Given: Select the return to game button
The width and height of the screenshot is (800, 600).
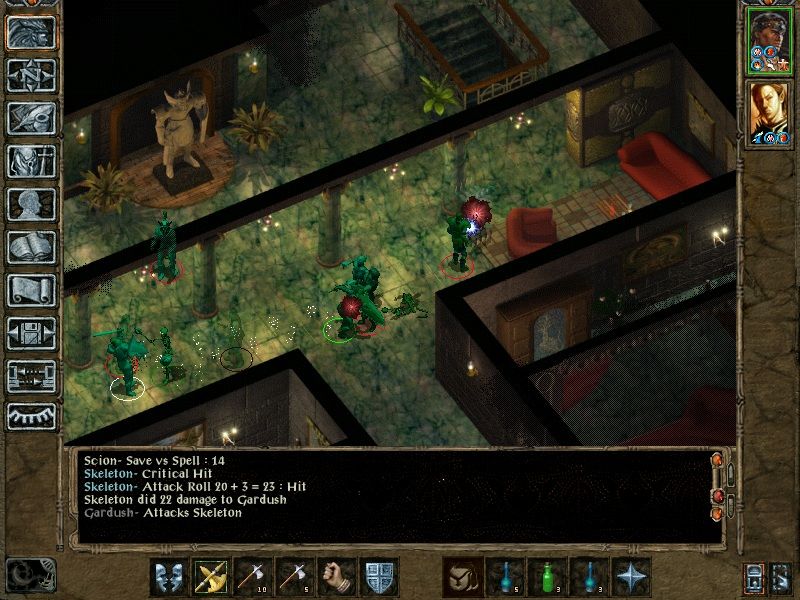Looking at the screenshot, I should [31, 31].
